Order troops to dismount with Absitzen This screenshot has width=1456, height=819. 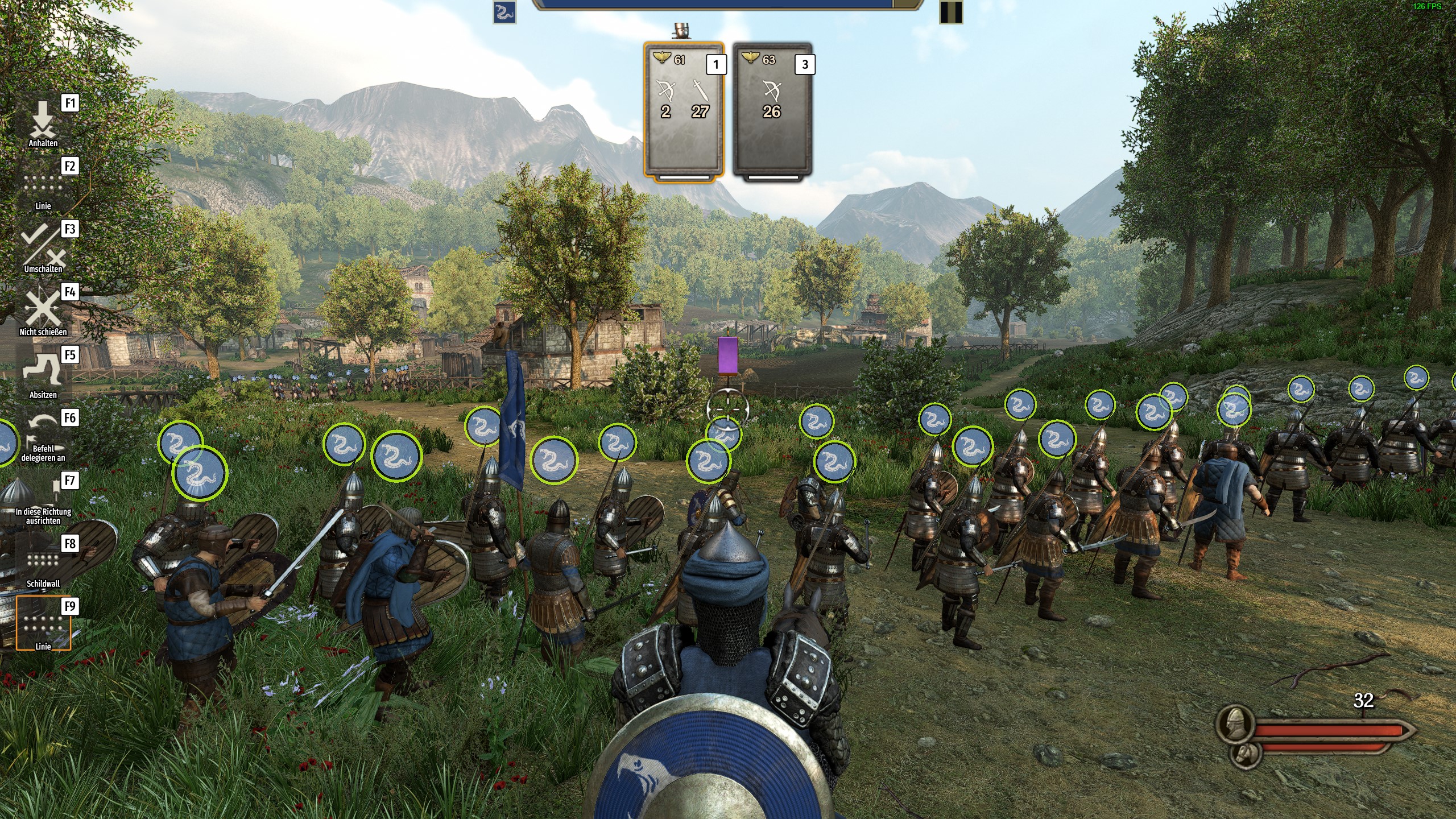(x=43, y=374)
